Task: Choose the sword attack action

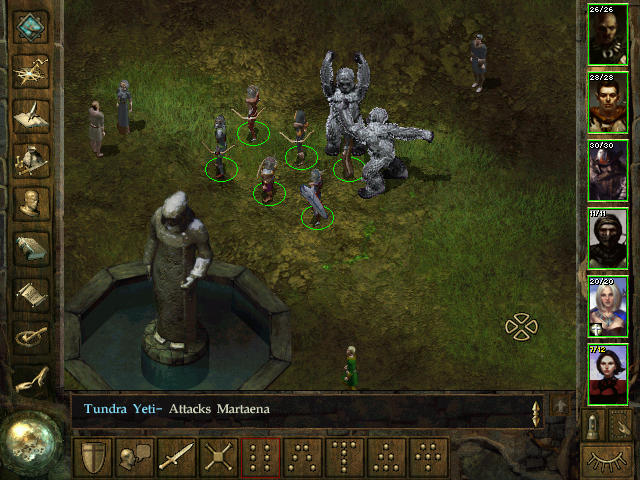Action: [x=177, y=458]
